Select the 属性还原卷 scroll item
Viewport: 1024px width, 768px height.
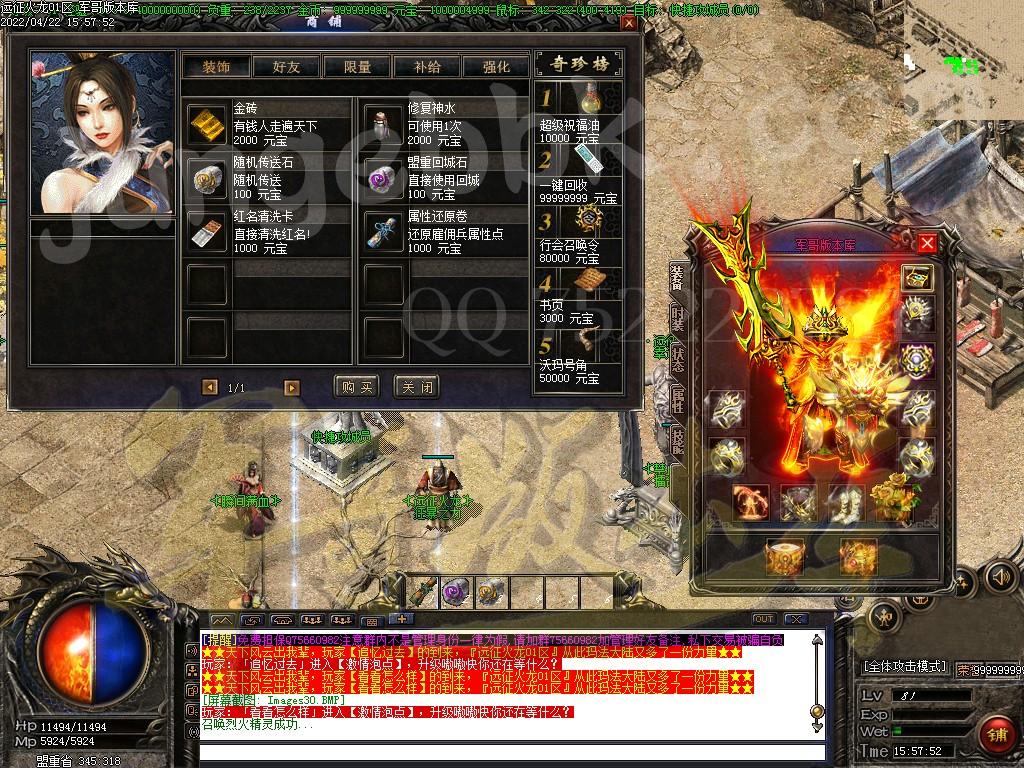382,232
